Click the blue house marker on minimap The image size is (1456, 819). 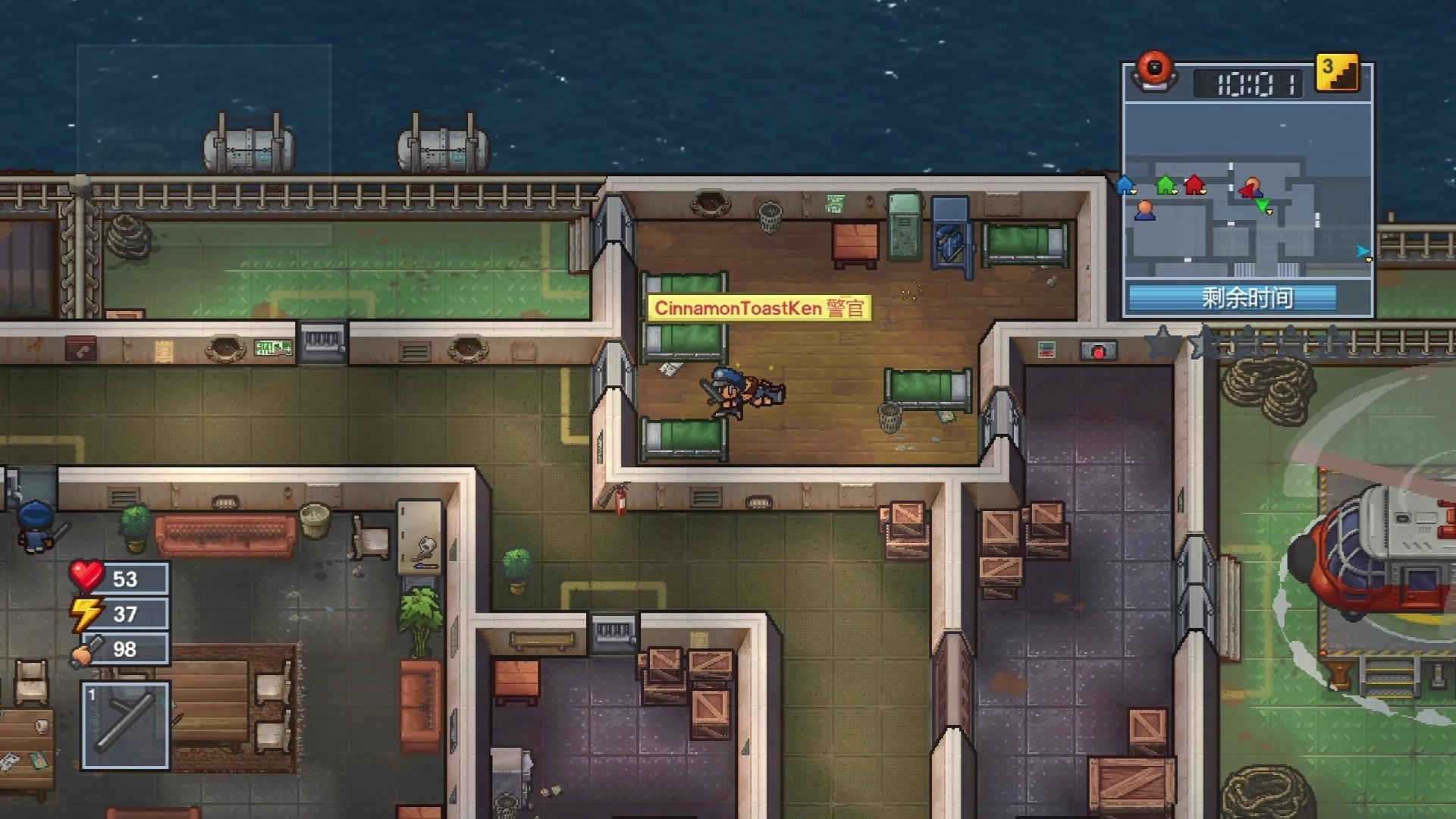(x=1125, y=184)
